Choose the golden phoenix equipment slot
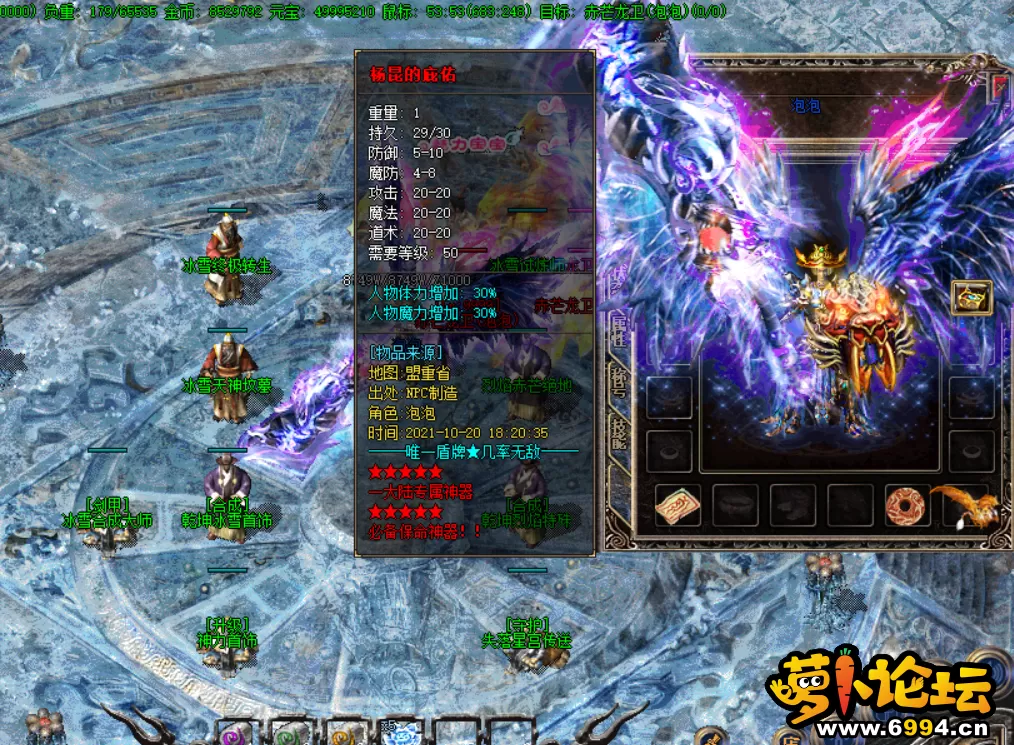The width and height of the screenshot is (1014, 745). point(960,506)
